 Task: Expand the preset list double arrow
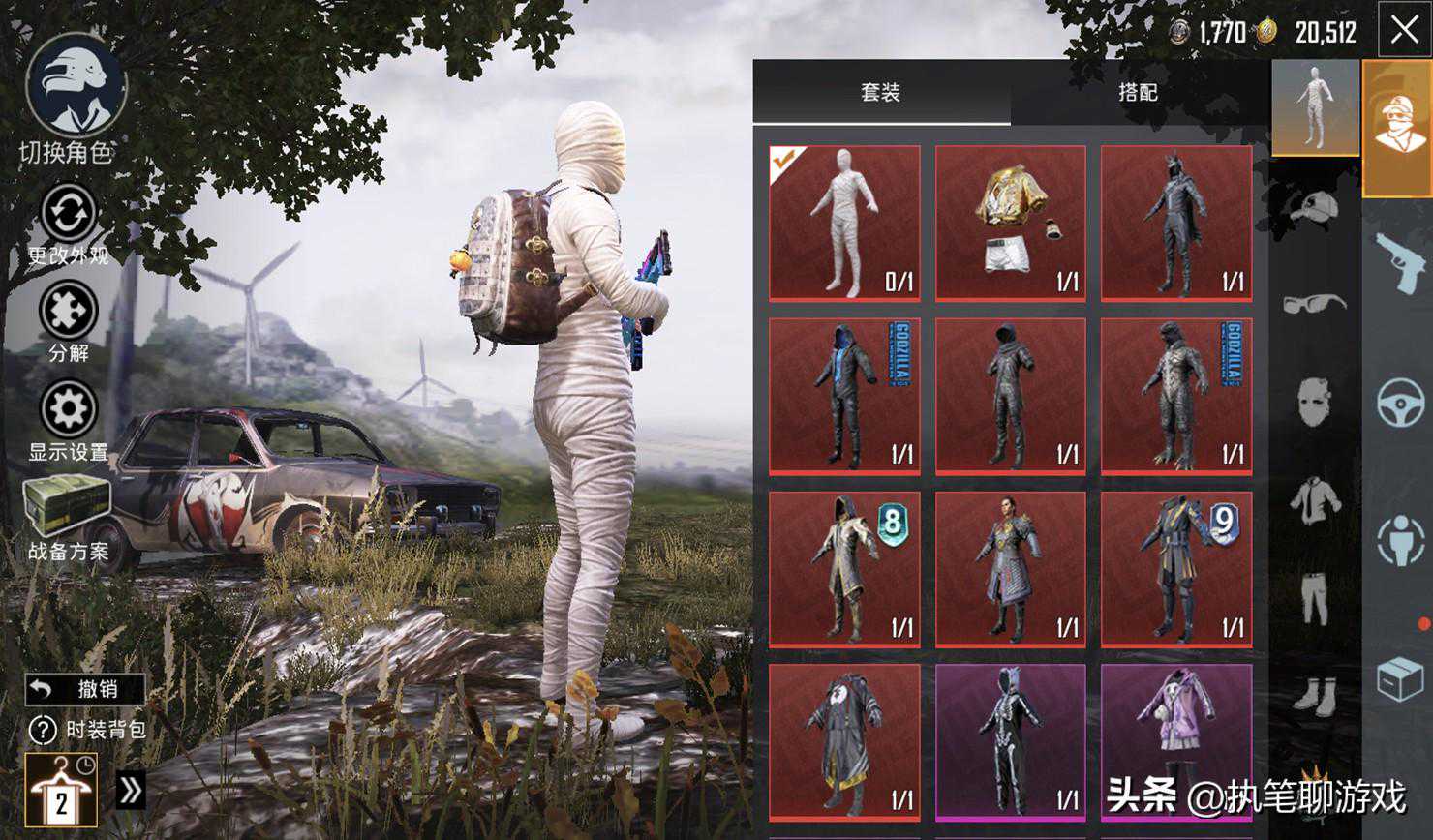pos(131,791)
